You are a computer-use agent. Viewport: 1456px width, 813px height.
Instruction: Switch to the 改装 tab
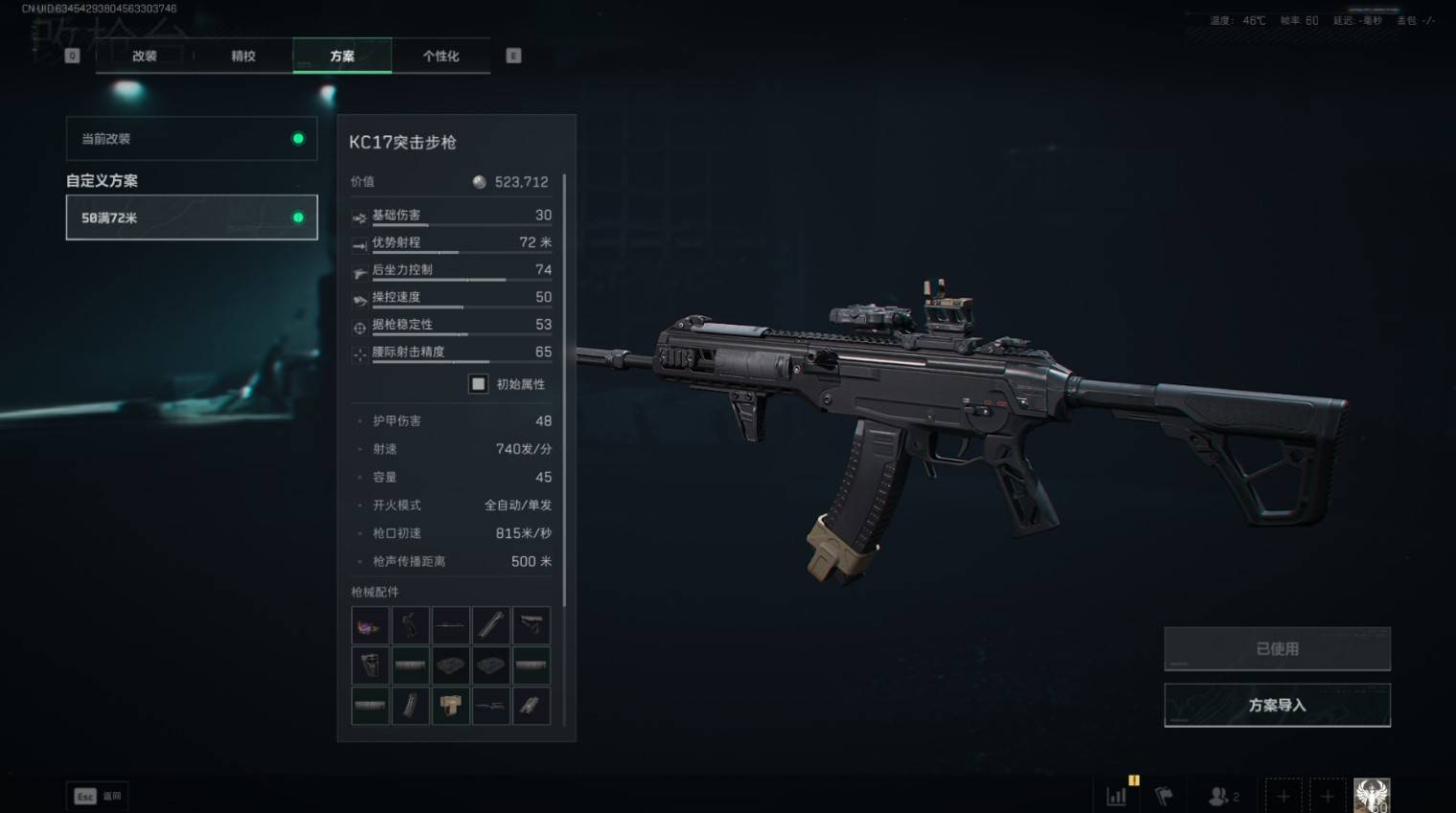pos(145,56)
